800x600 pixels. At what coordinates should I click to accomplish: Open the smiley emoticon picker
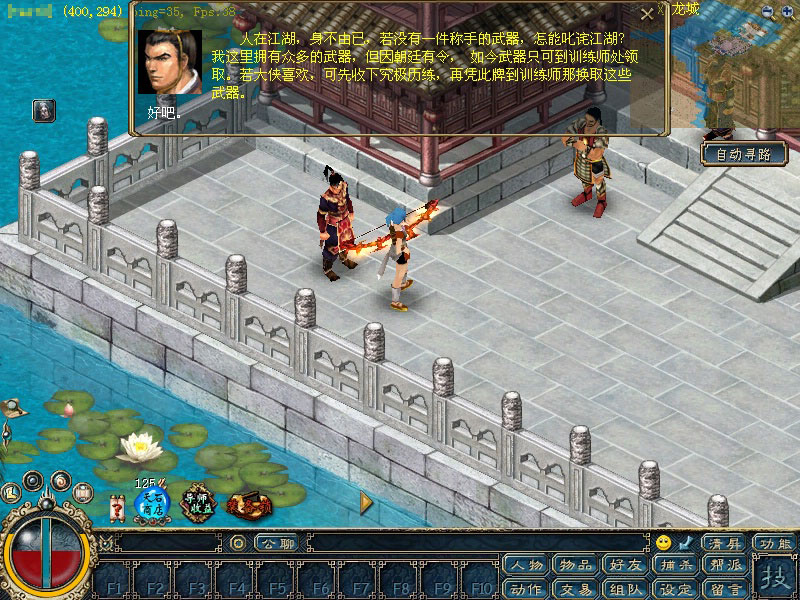[664, 543]
